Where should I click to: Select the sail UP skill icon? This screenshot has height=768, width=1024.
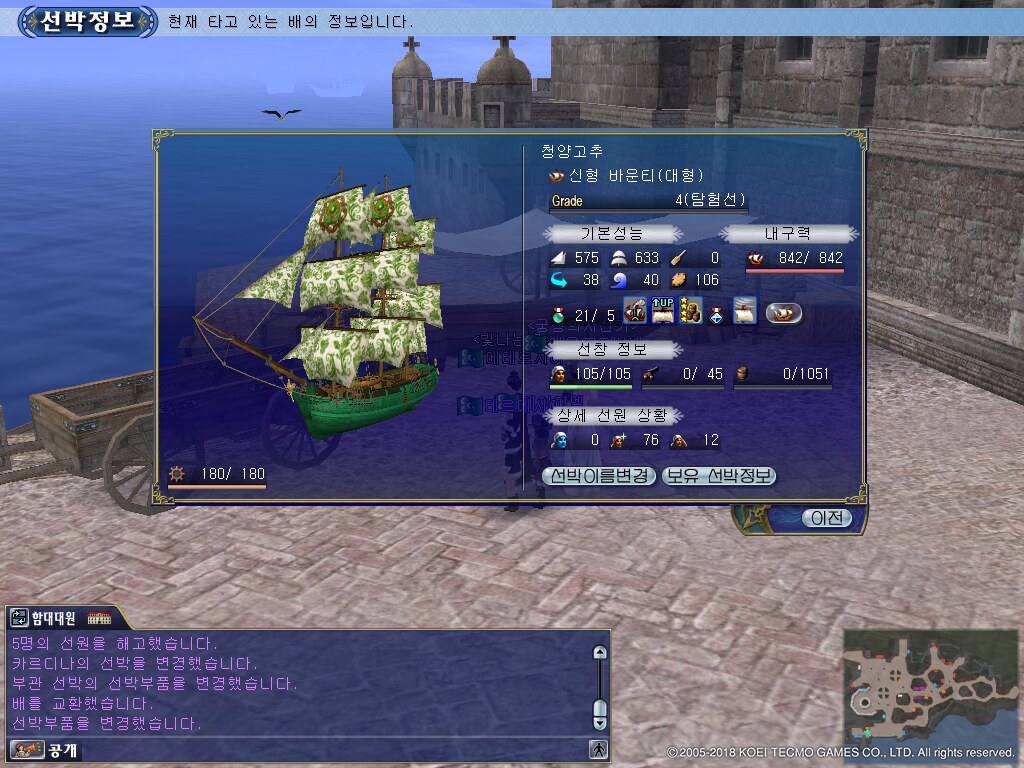click(x=662, y=311)
